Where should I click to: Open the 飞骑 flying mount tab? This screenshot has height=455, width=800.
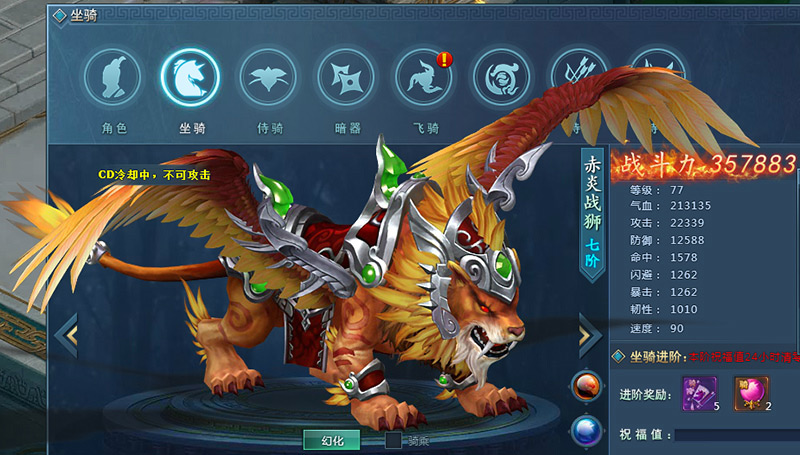[424, 78]
